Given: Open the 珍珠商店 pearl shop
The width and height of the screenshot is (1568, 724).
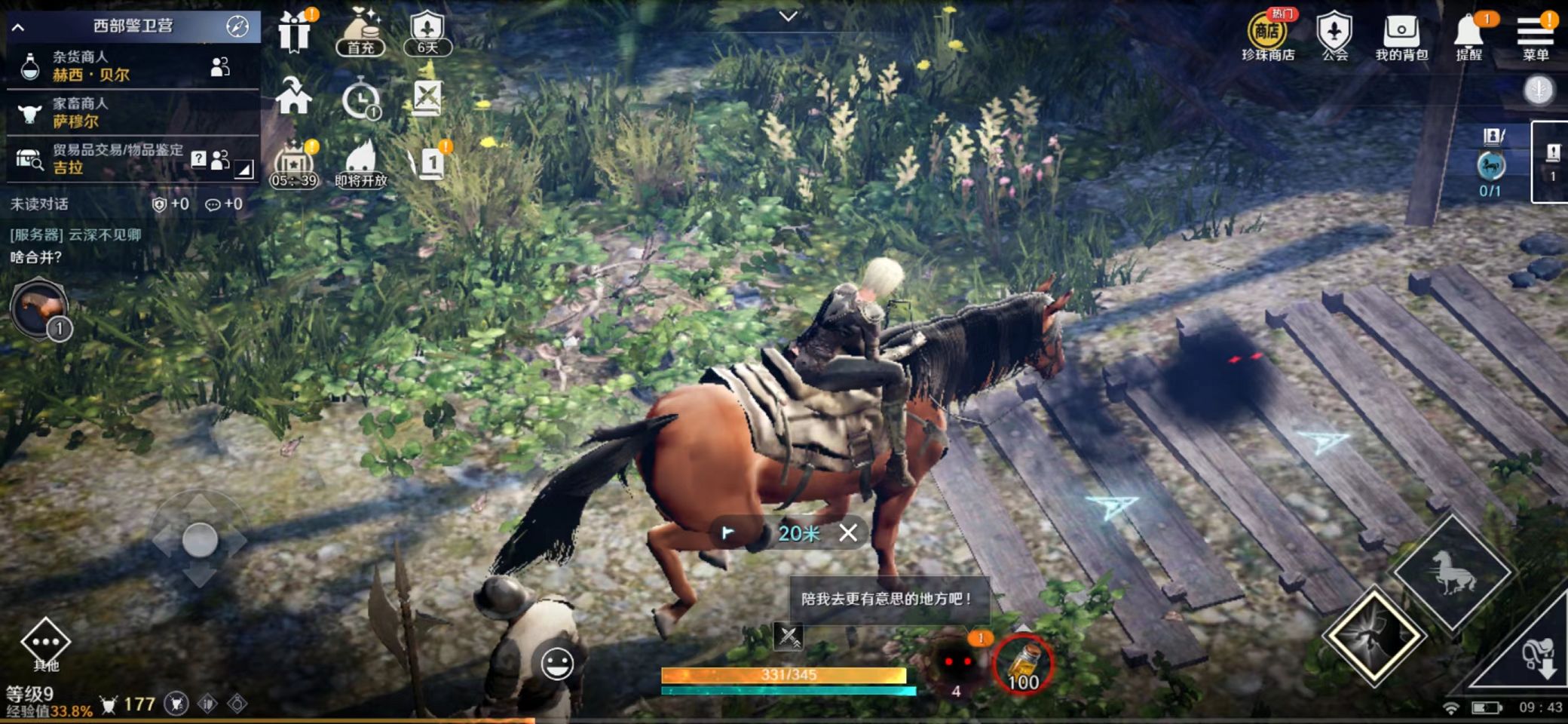Looking at the screenshot, I should (x=1268, y=36).
